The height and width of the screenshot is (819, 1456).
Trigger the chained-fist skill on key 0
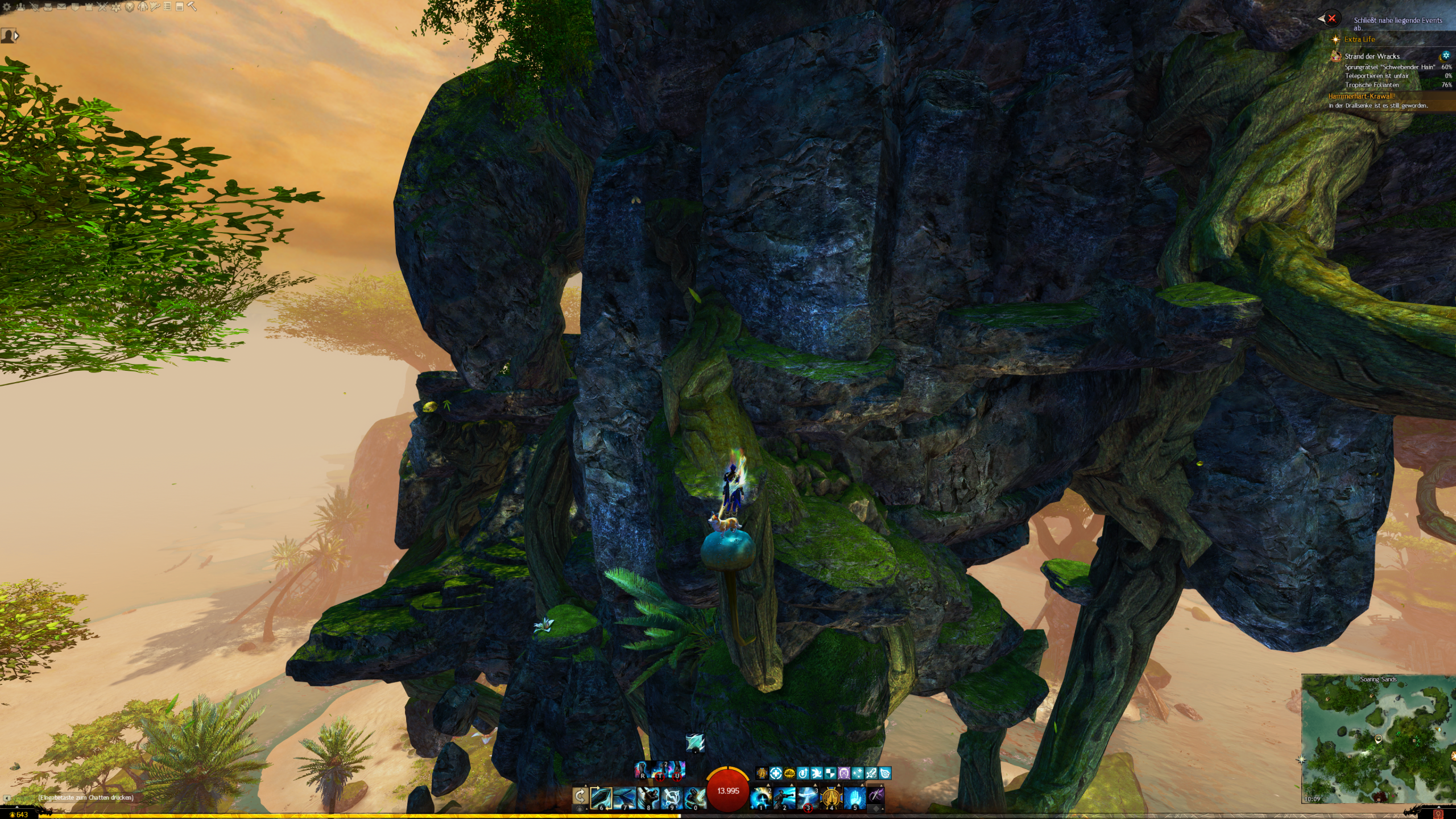tap(694, 797)
